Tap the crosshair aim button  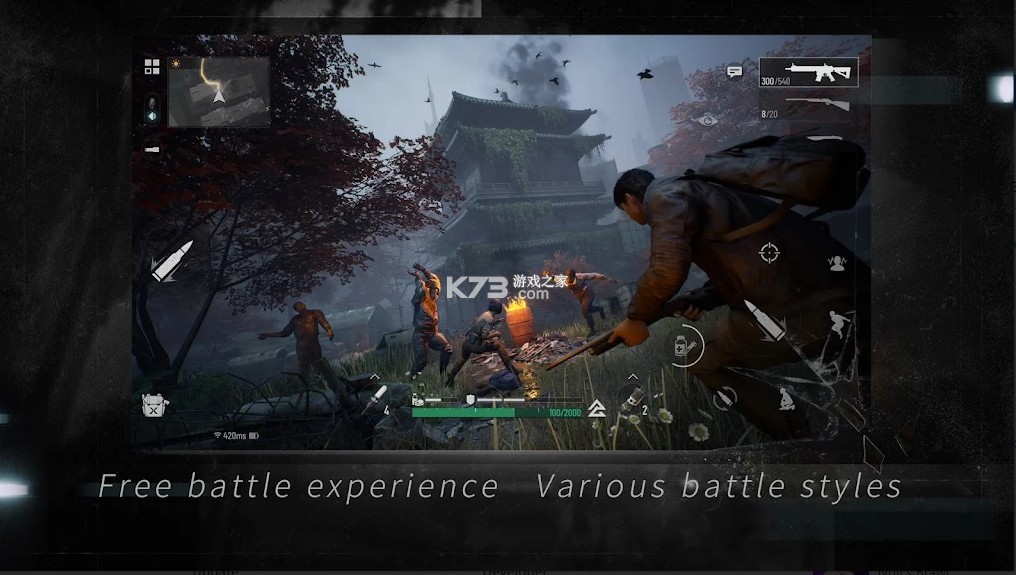[x=769, y=253]
